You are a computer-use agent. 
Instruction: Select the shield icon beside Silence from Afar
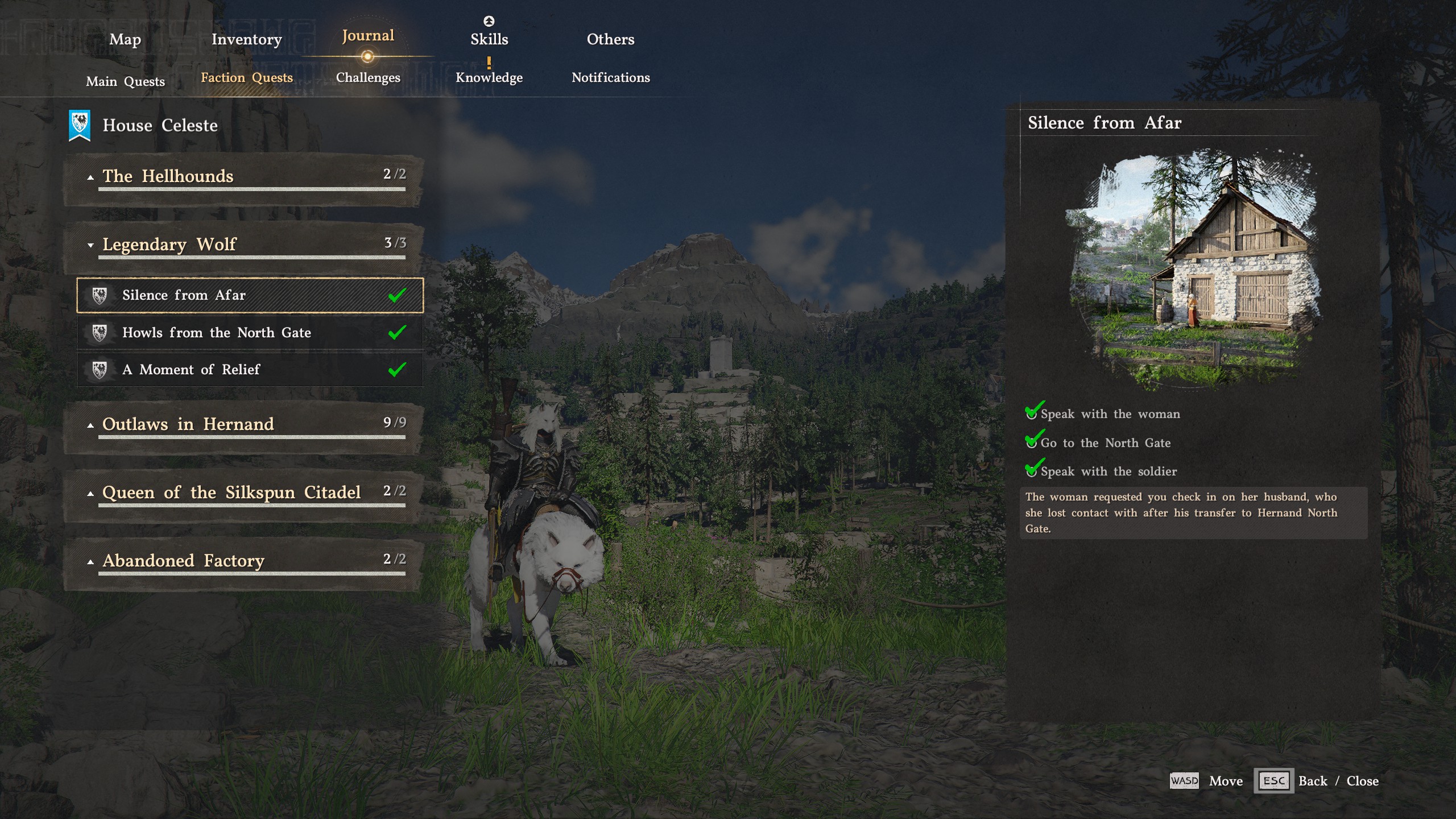[x=101, y=295]
